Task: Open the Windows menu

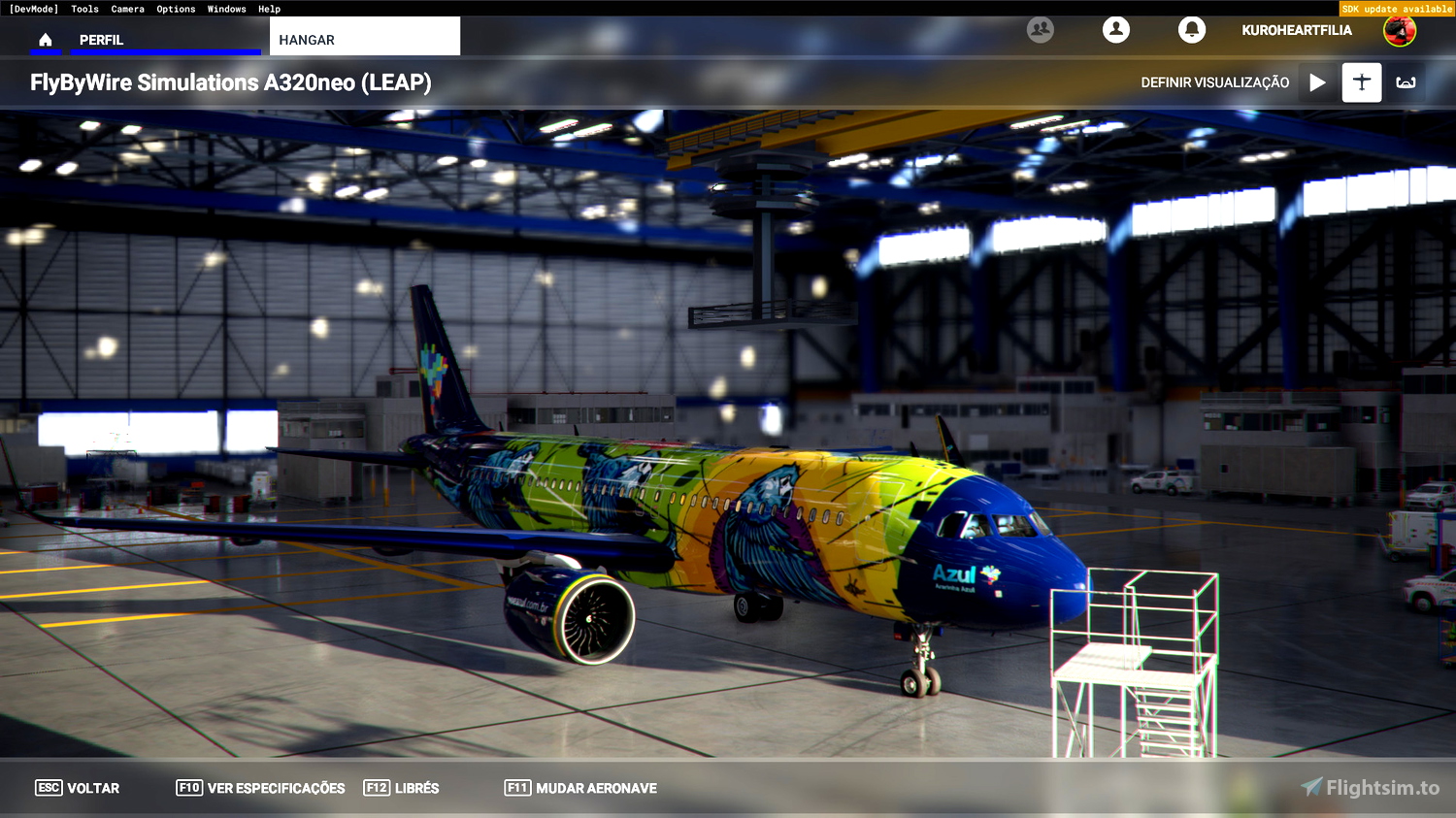Action: 226,9
